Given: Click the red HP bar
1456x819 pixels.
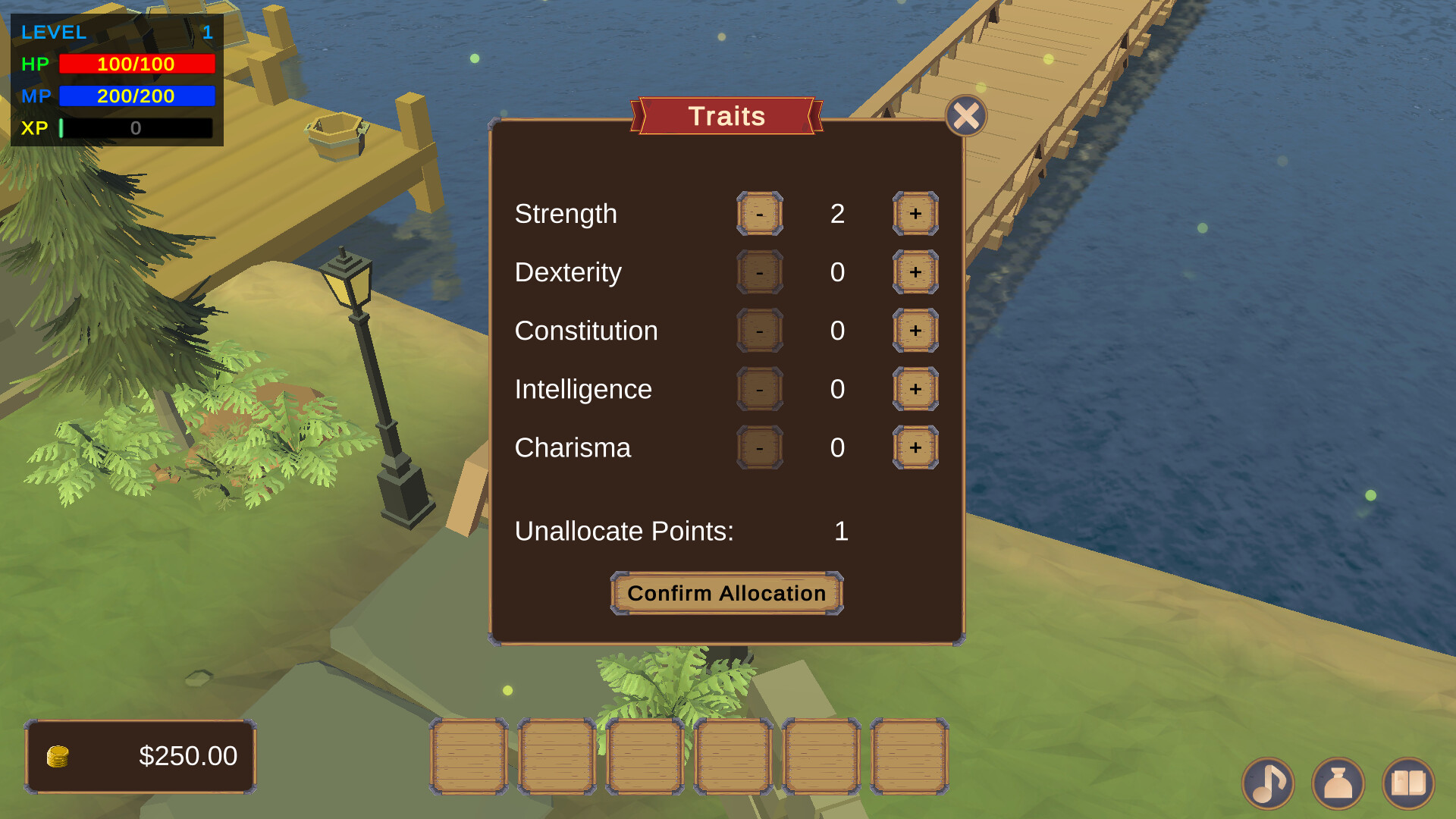Looking at the screenshot, I should (x=136, y=64).
